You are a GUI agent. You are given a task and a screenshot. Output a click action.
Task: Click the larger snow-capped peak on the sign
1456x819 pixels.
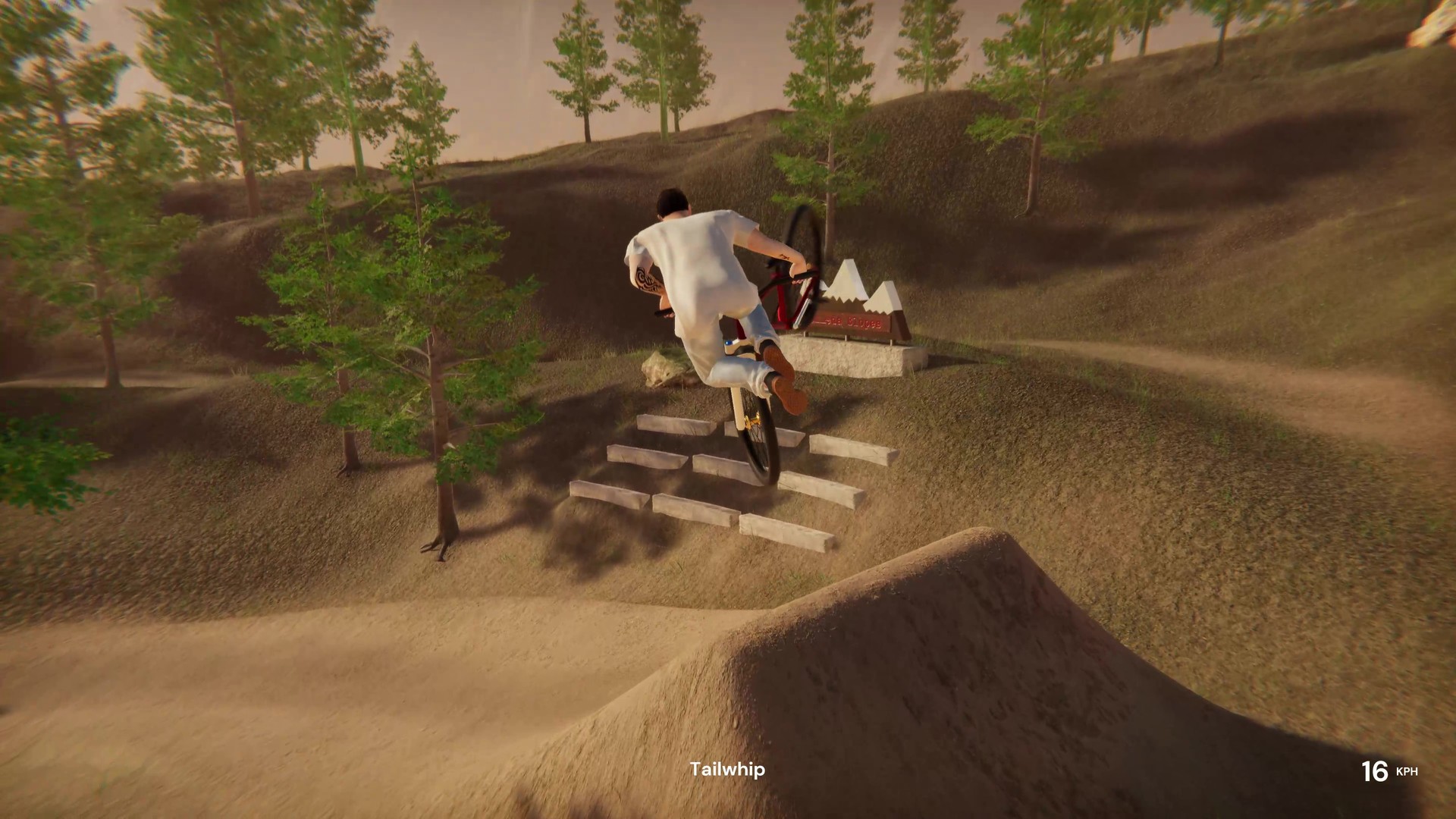[846, 277]
